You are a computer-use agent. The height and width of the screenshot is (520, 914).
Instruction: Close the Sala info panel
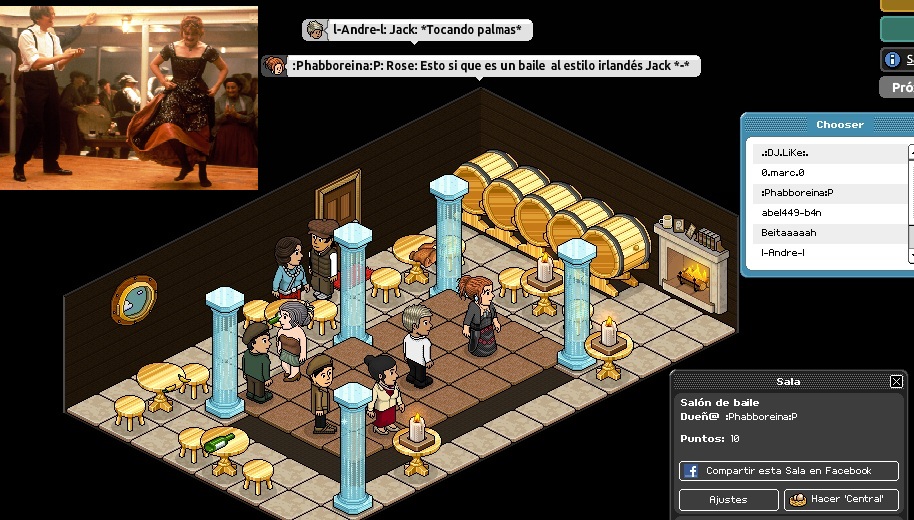pos(896,381)
